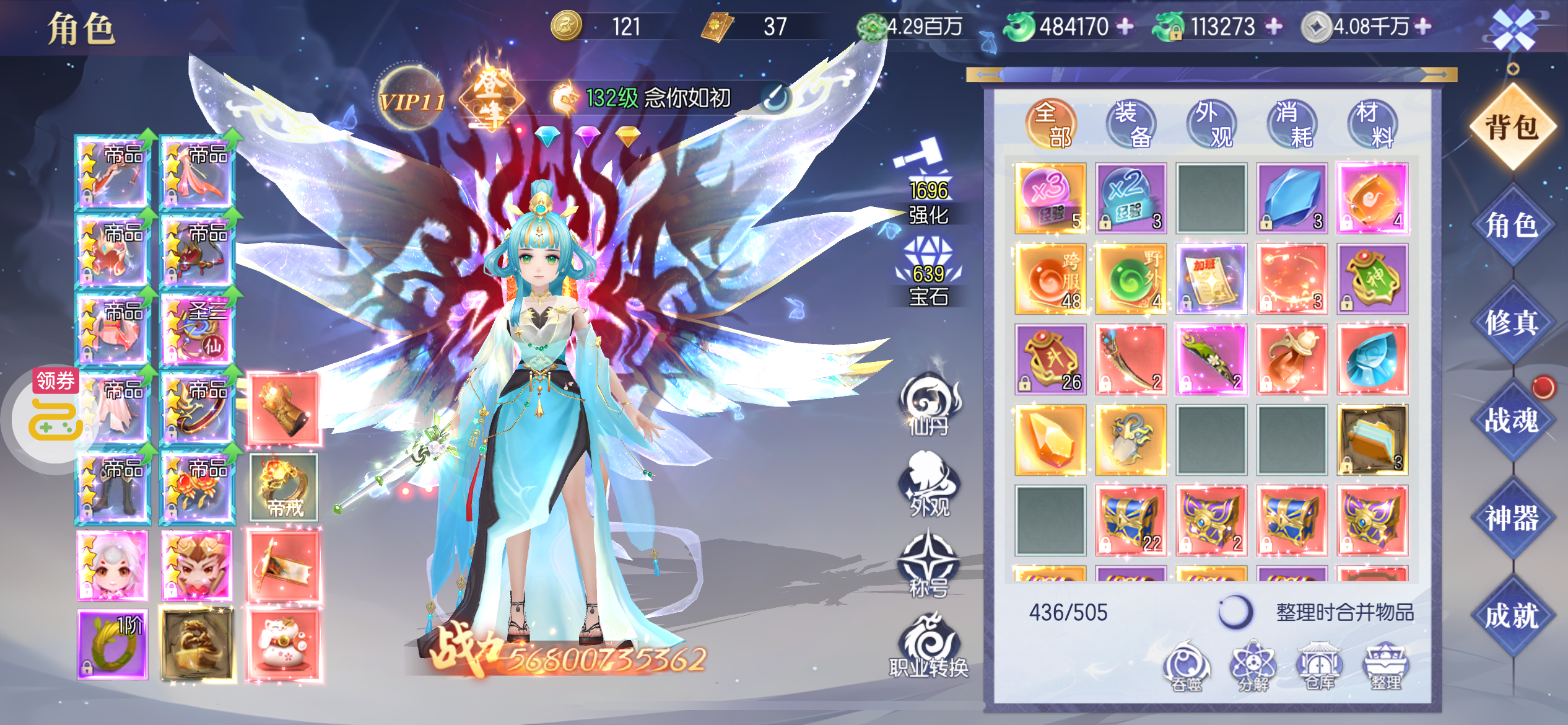Select the x3 experience item slot
Screen dimensions: 1568x725
[x=1050, y=198]
